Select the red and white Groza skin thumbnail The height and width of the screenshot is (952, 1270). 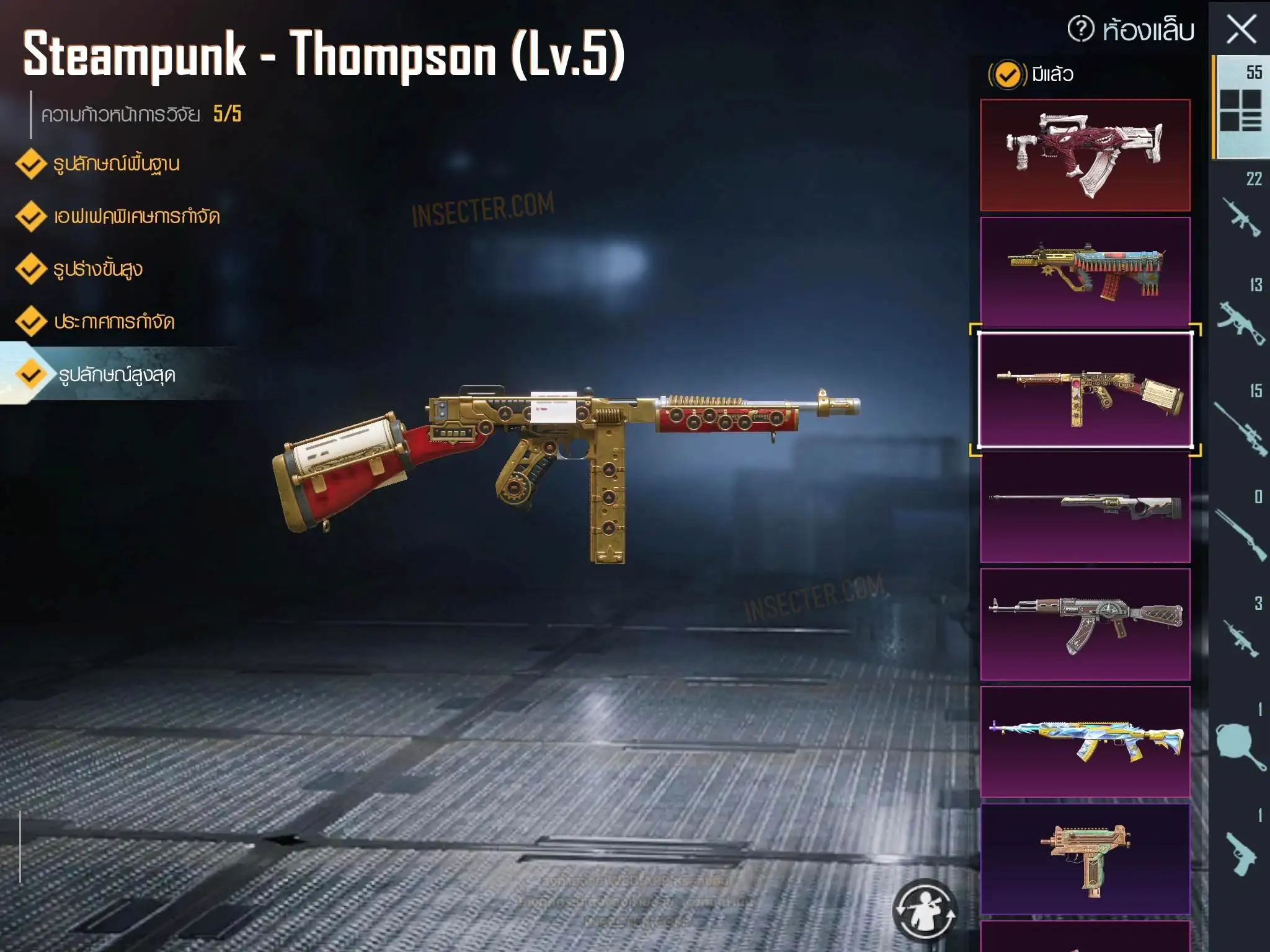coord(1085,155)
